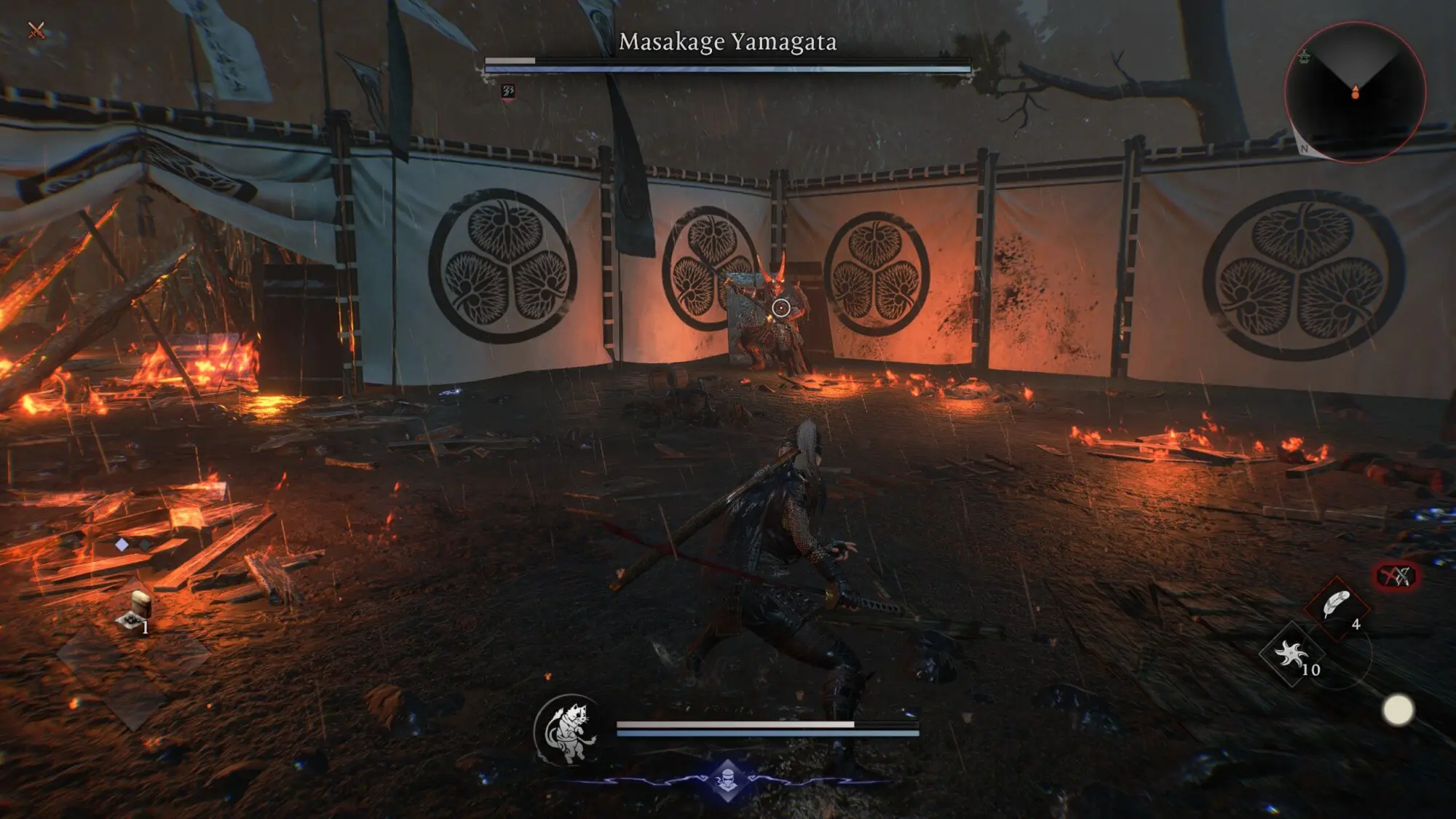This screenshot has width=1456, height=819.
Task: Click the crossed swords icon
Action: [36, 30]
